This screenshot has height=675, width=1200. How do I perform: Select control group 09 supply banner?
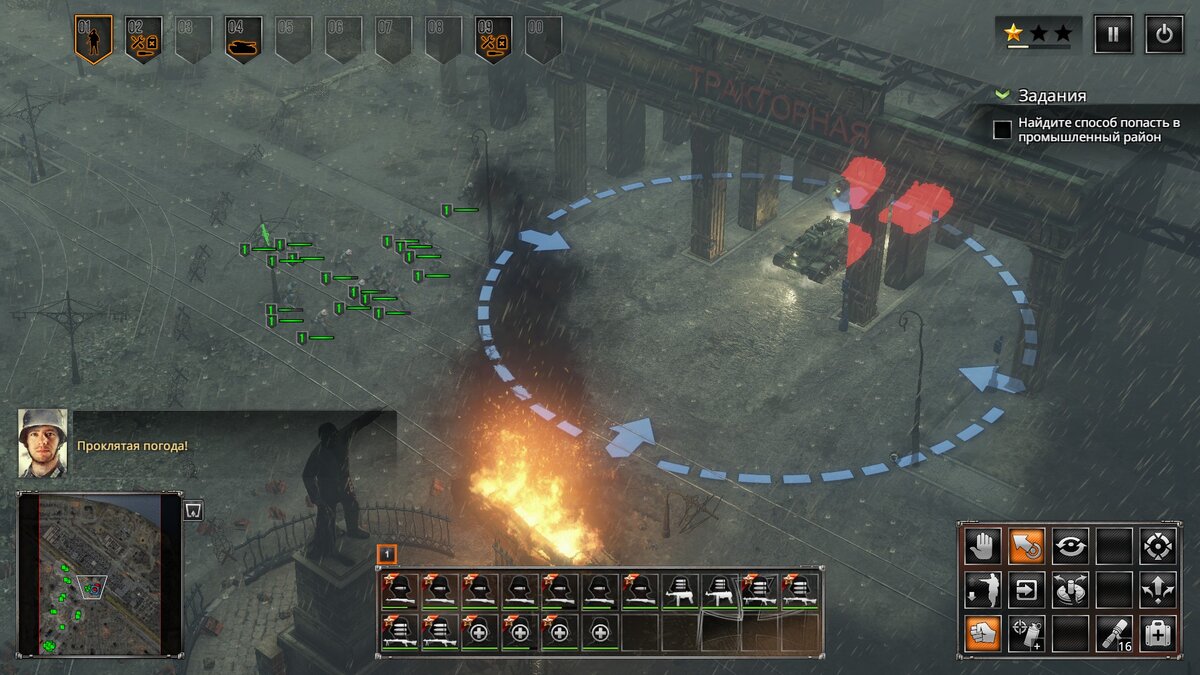click(494, 39)
